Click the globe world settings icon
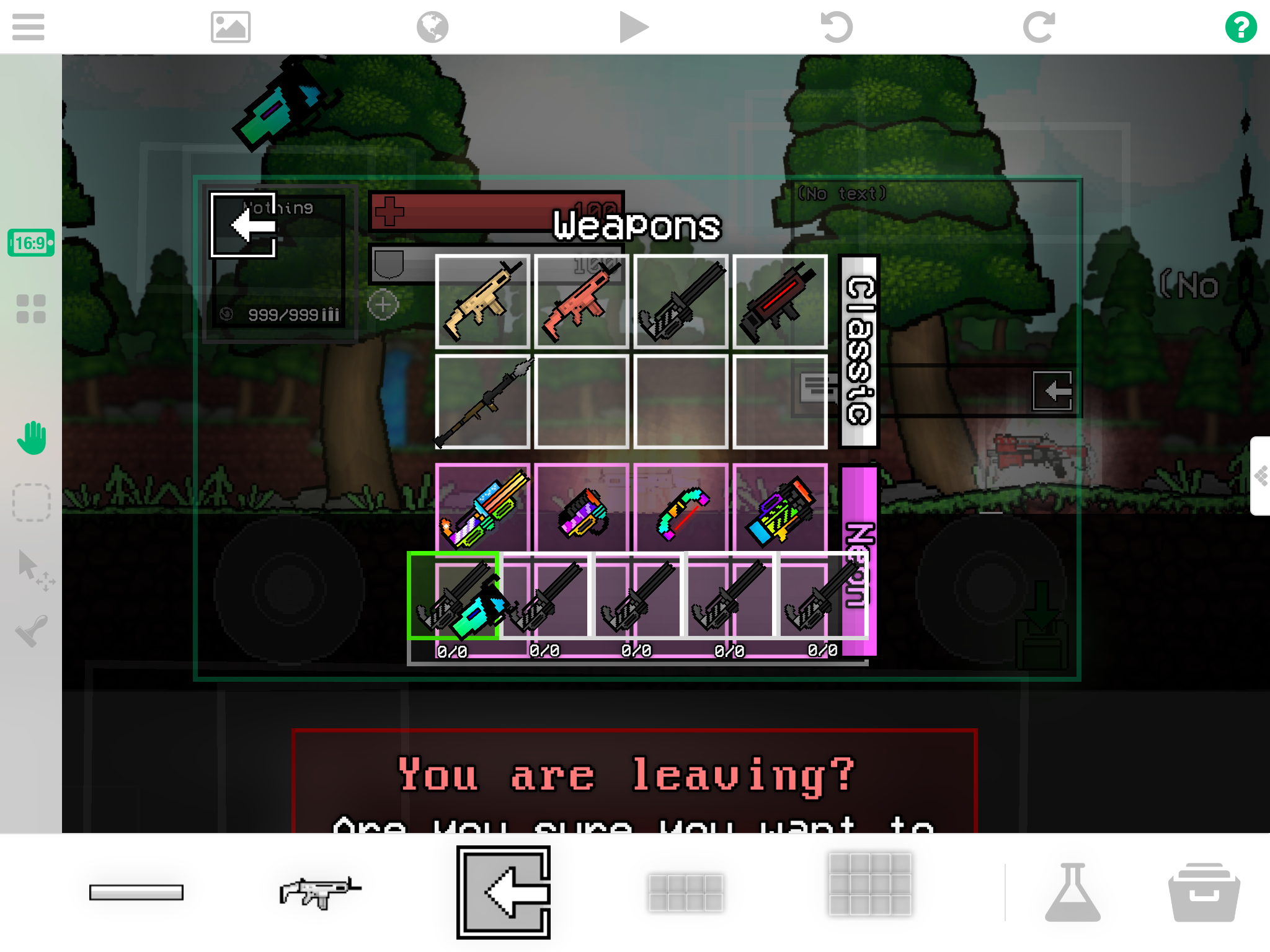This screenshot has width=1270, height=952. [432, 27]
